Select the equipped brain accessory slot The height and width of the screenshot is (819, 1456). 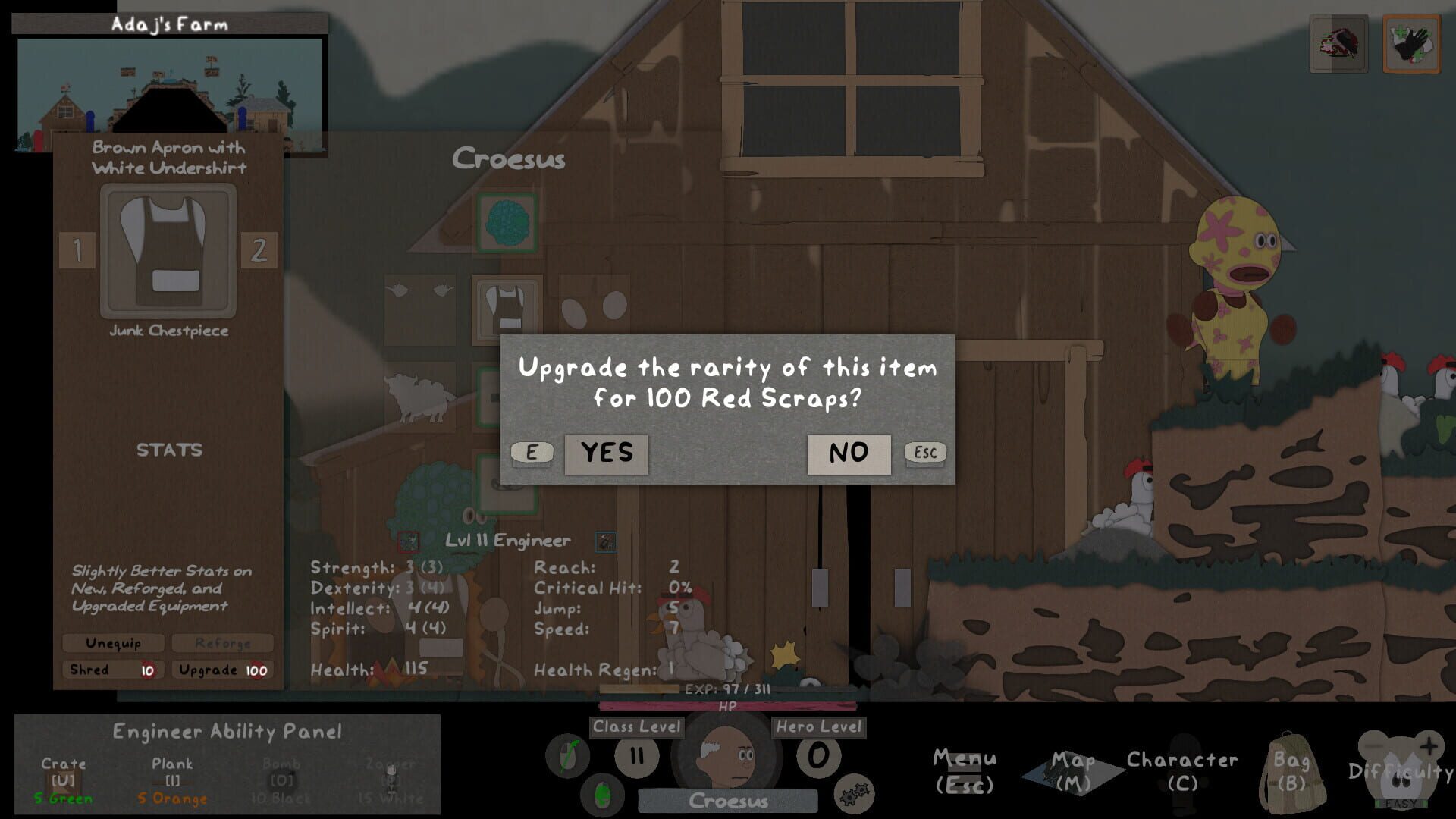(507, 224)
